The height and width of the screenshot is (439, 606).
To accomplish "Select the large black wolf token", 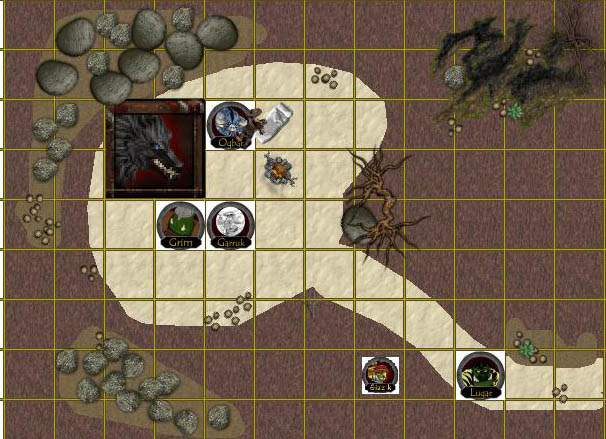I will (156, 149).
